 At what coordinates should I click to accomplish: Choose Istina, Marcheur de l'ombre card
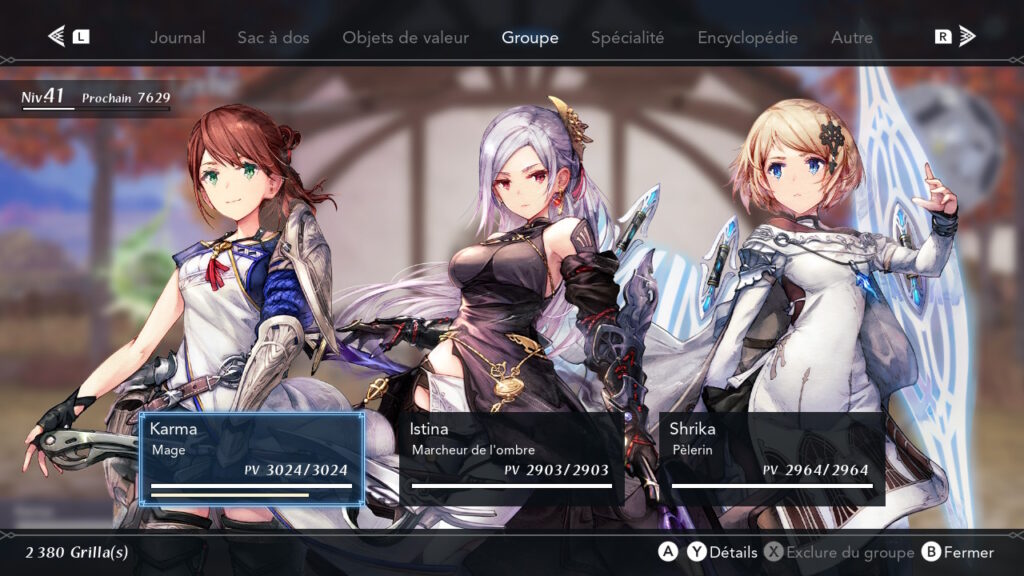click(x=511, y=458)
